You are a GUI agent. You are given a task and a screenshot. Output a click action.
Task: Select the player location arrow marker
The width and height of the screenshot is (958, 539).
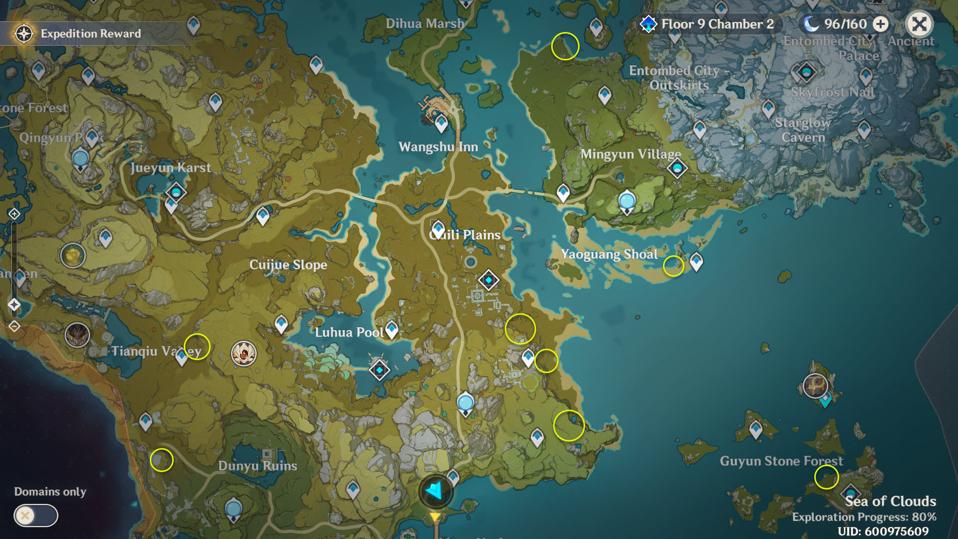pos(435,491)
